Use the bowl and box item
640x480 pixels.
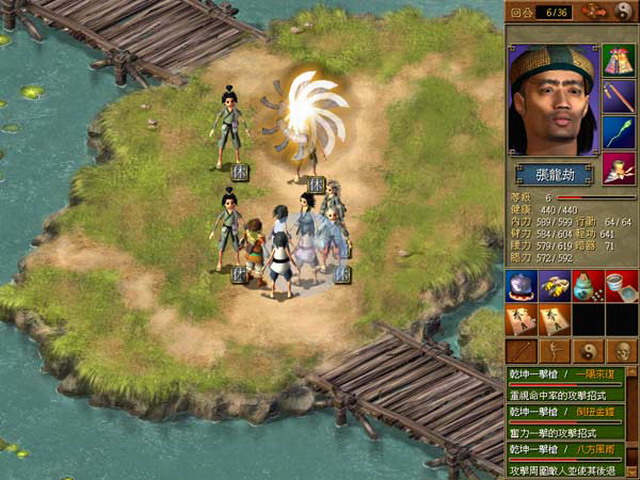[x=621, y=286]
